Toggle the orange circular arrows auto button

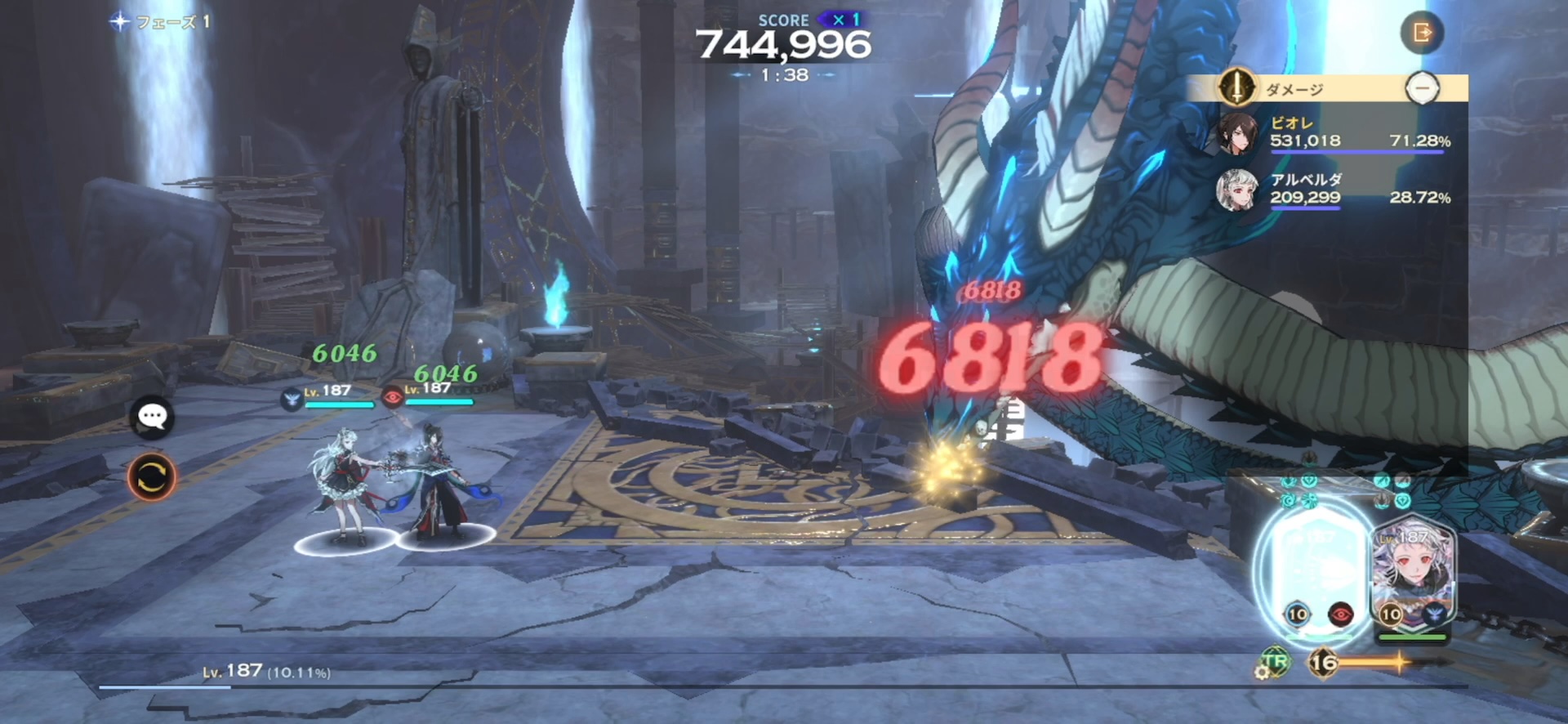(152, 476)
